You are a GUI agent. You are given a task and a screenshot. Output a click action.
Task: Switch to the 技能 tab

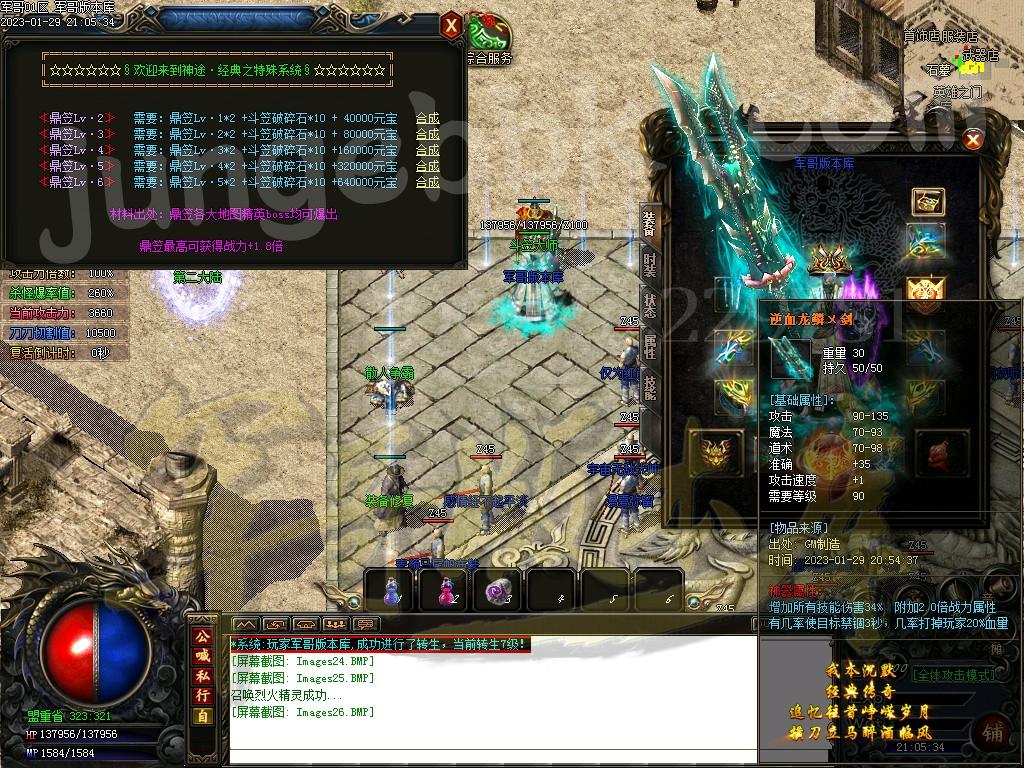(x=650, y=388)
